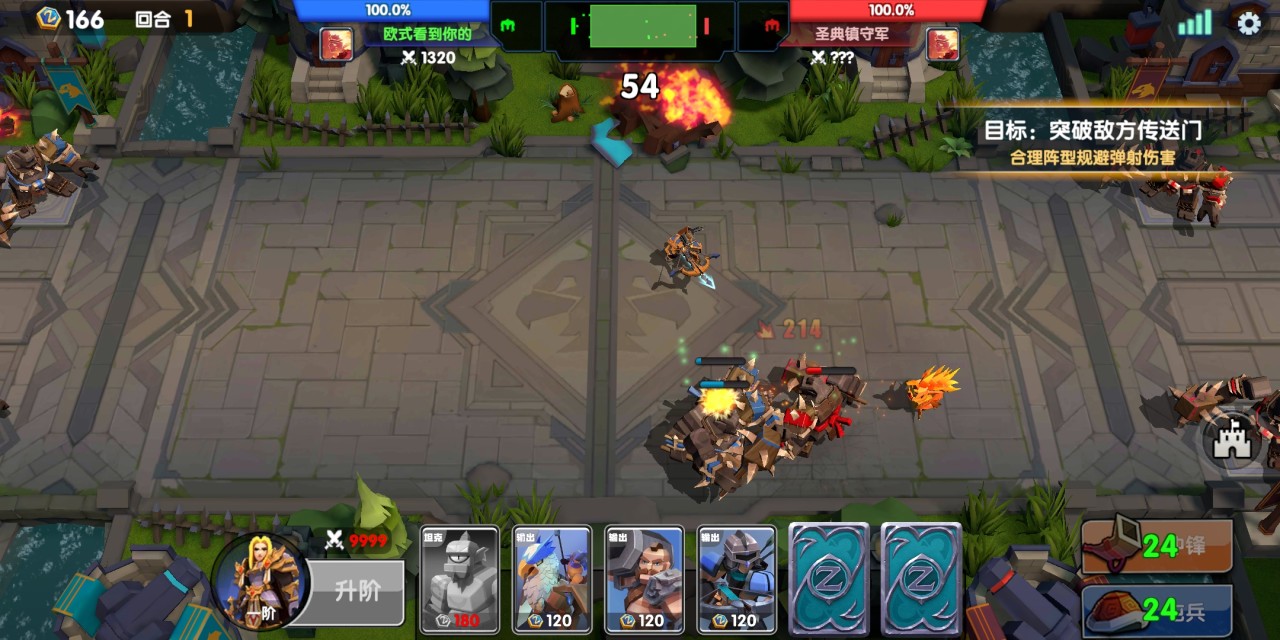Tap the gold coin currency counter
The image size is (1280, 640).
point(70,19)
